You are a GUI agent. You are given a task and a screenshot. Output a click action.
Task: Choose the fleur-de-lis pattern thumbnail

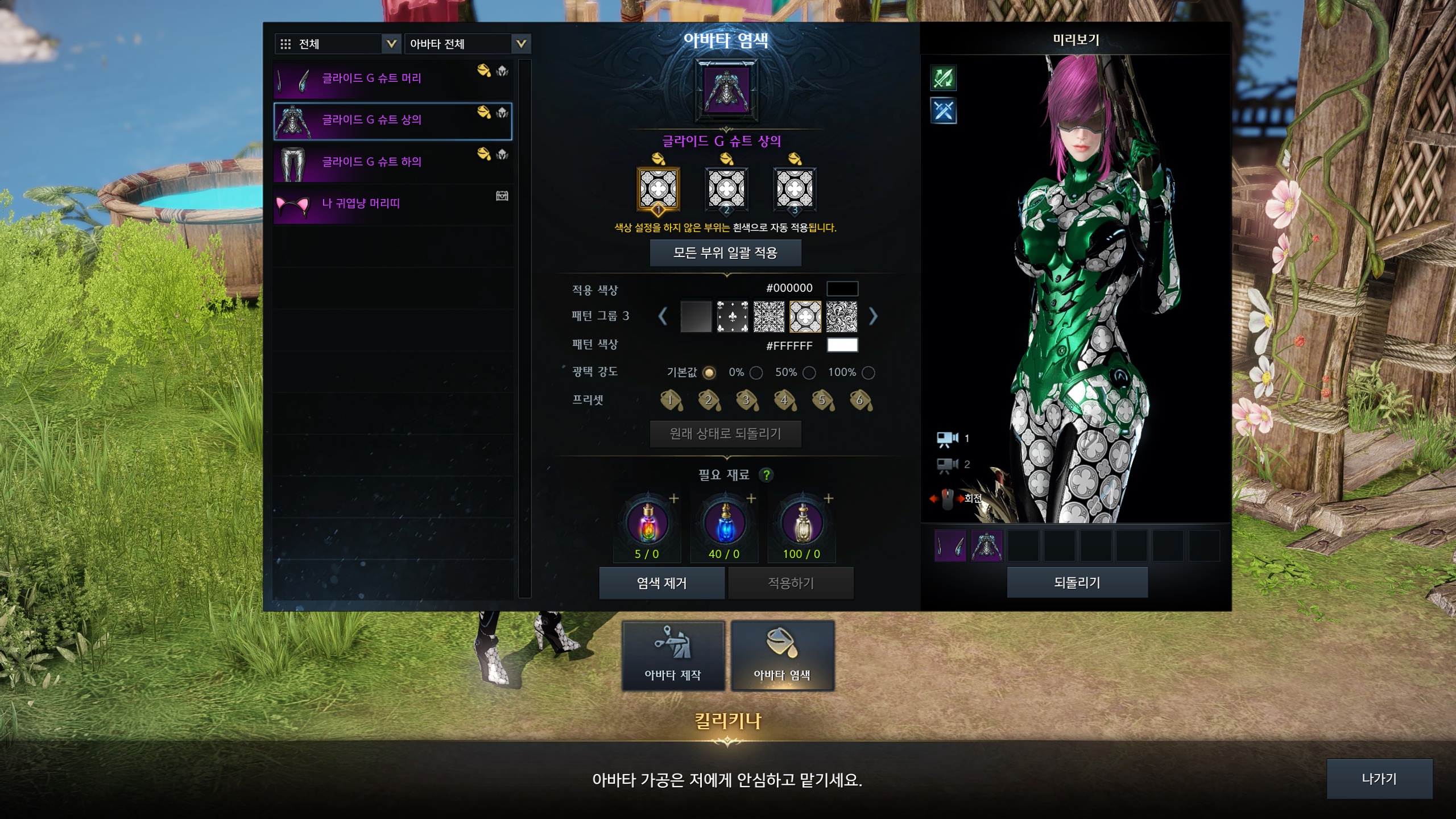[x=732, y=317]
